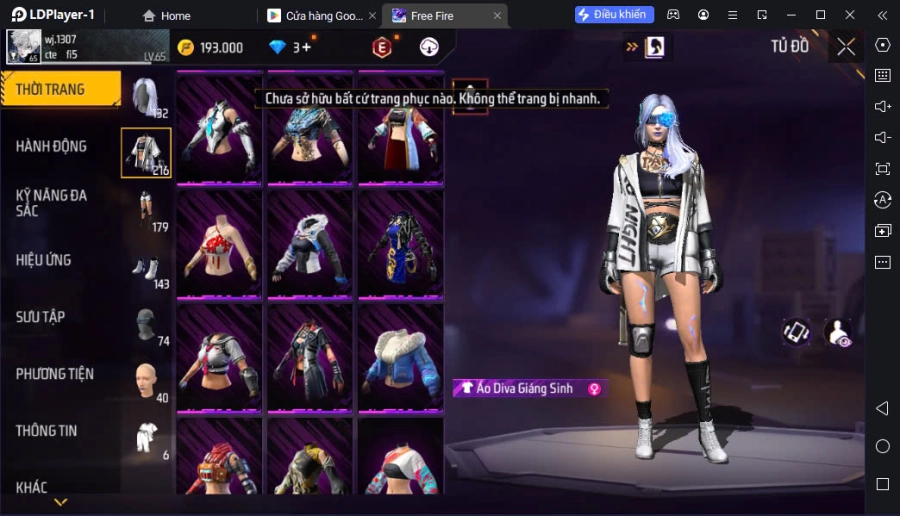Close the wardrobe with the X button
This screenshot has height=516, width=900.
tap(846, 46)
